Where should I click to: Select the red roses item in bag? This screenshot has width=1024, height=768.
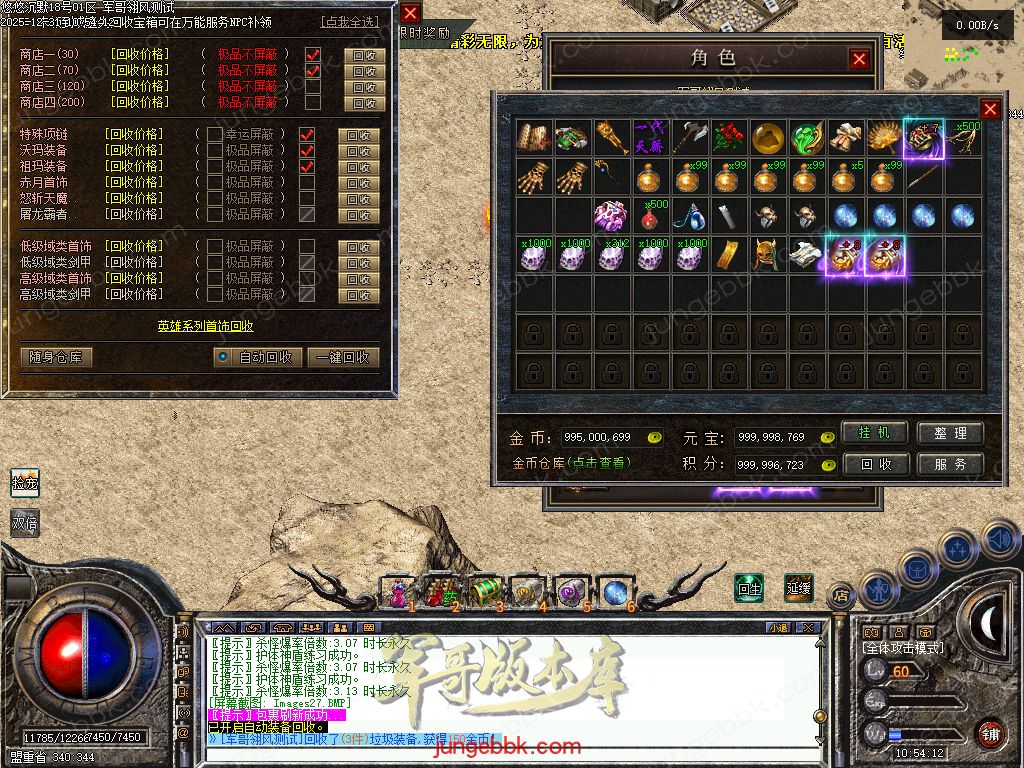[730, 138]
